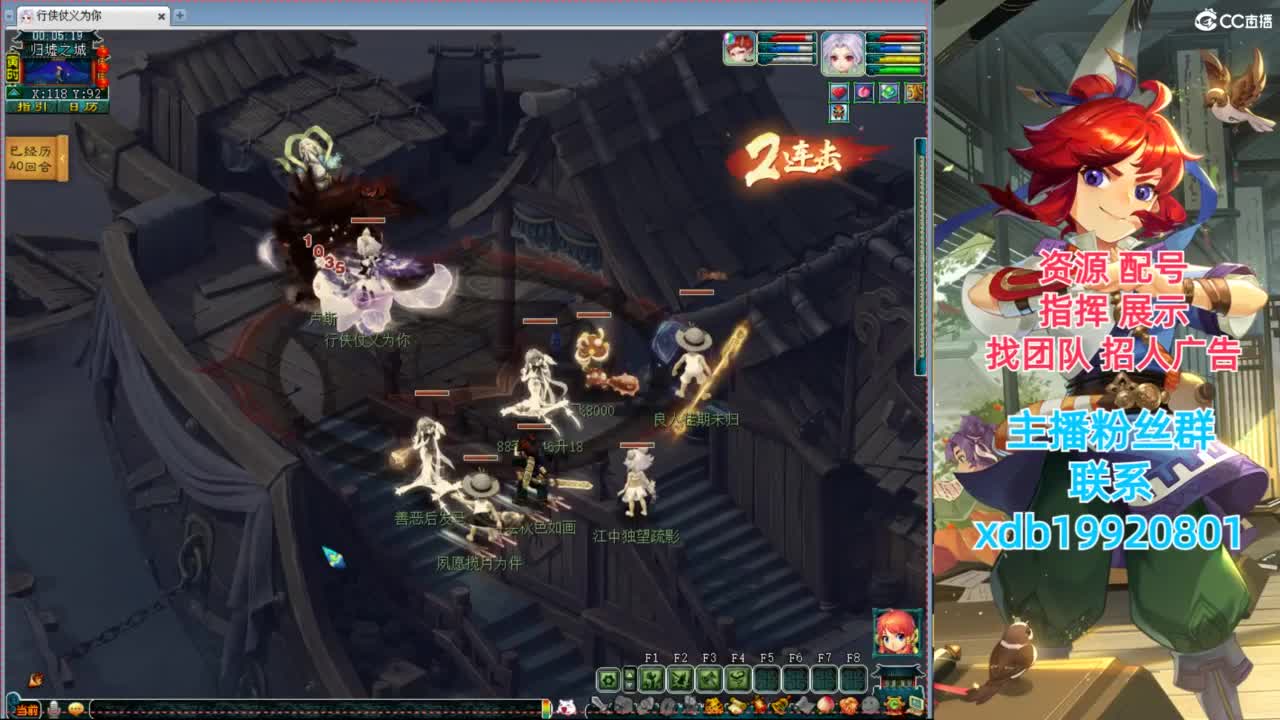The height and width of the screenshot is (720, 1280).
Task: Click the player's red HP bar at top-right
Action: click(789, 37)
